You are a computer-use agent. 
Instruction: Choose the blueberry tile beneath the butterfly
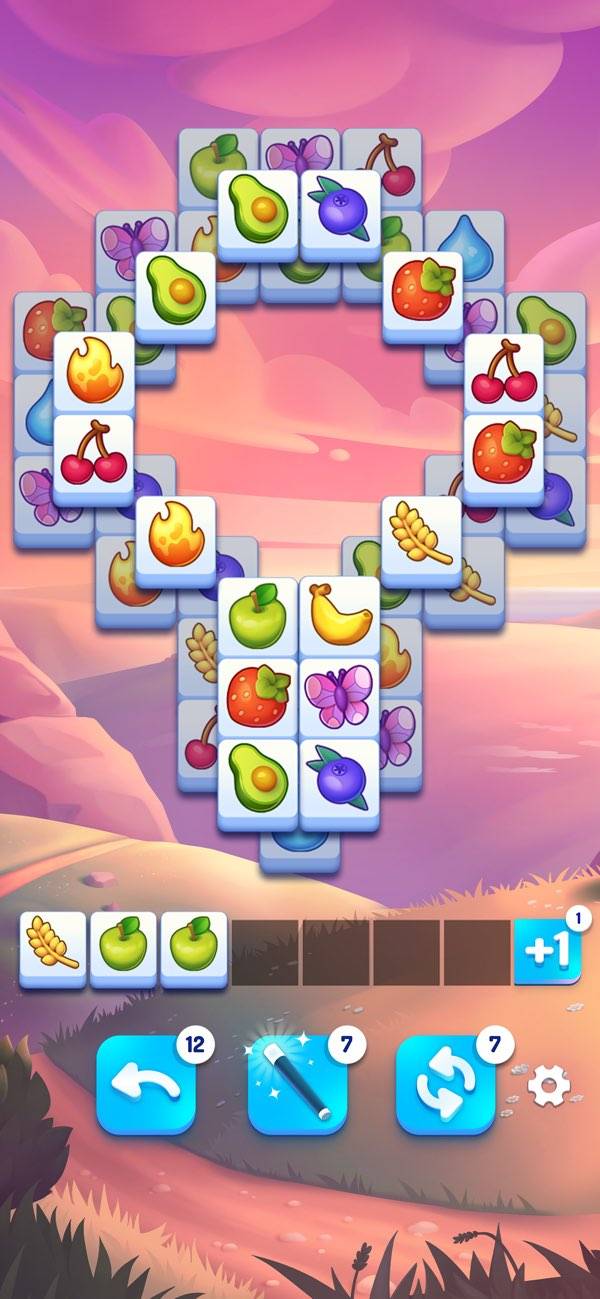pos(340,778)
